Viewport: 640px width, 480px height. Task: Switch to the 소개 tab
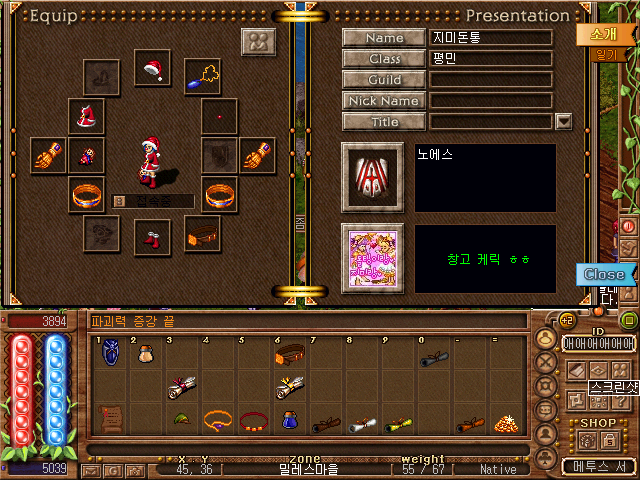(603, 34)
